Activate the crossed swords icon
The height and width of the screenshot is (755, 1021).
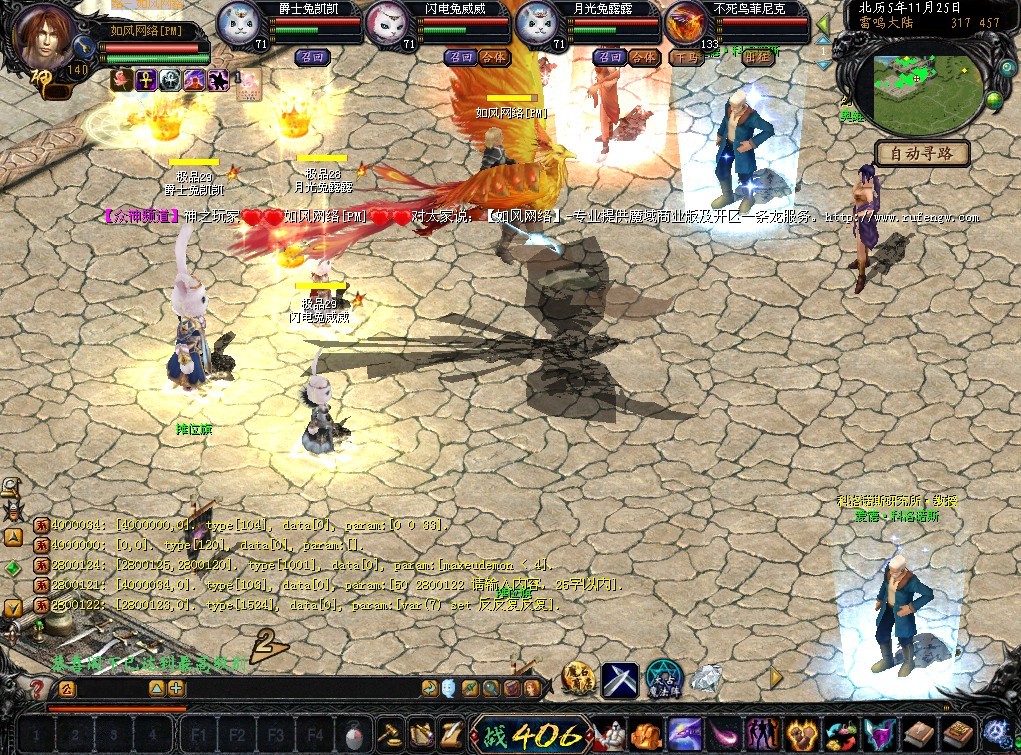point(620,680)
